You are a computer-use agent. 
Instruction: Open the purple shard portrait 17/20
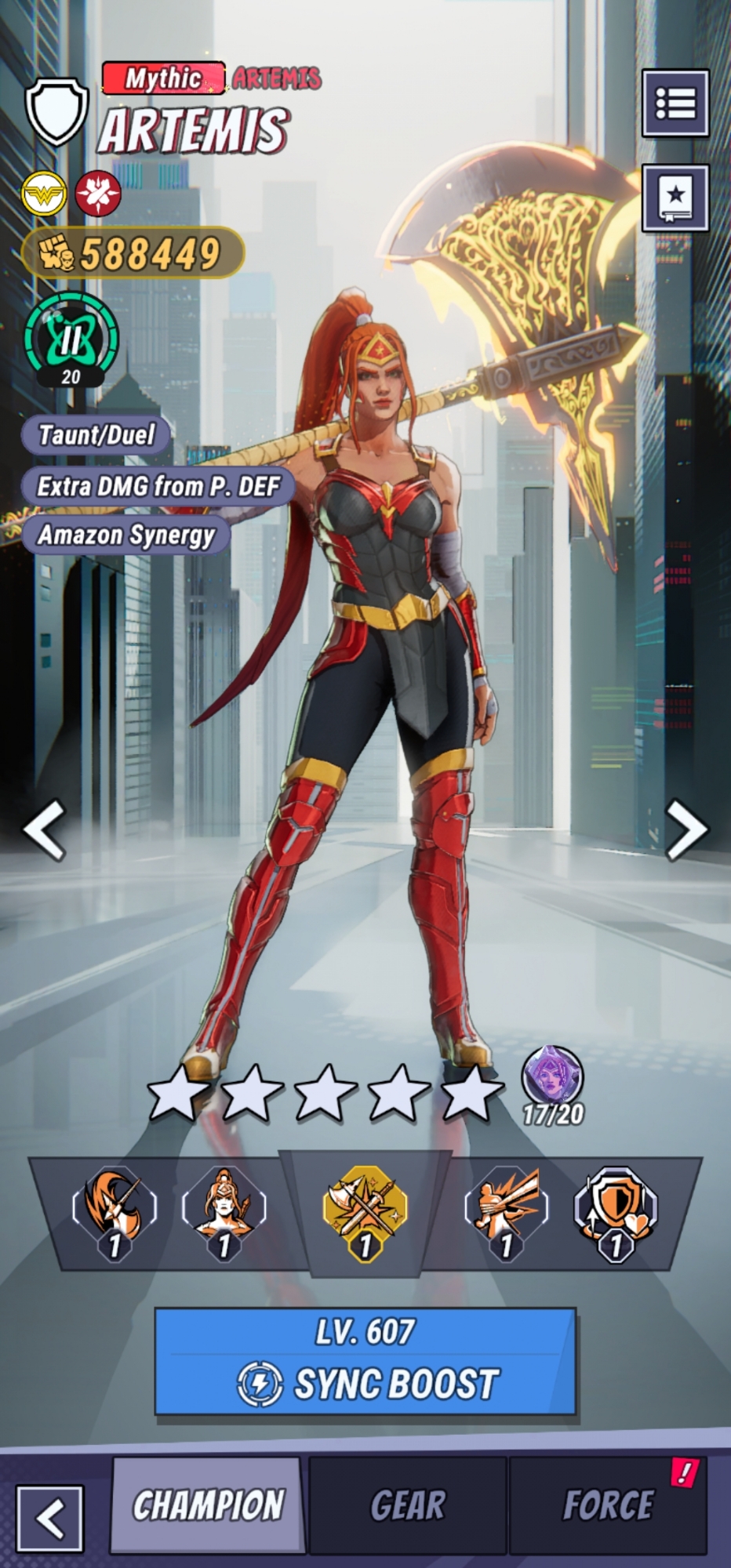(x=553, y=1078)
